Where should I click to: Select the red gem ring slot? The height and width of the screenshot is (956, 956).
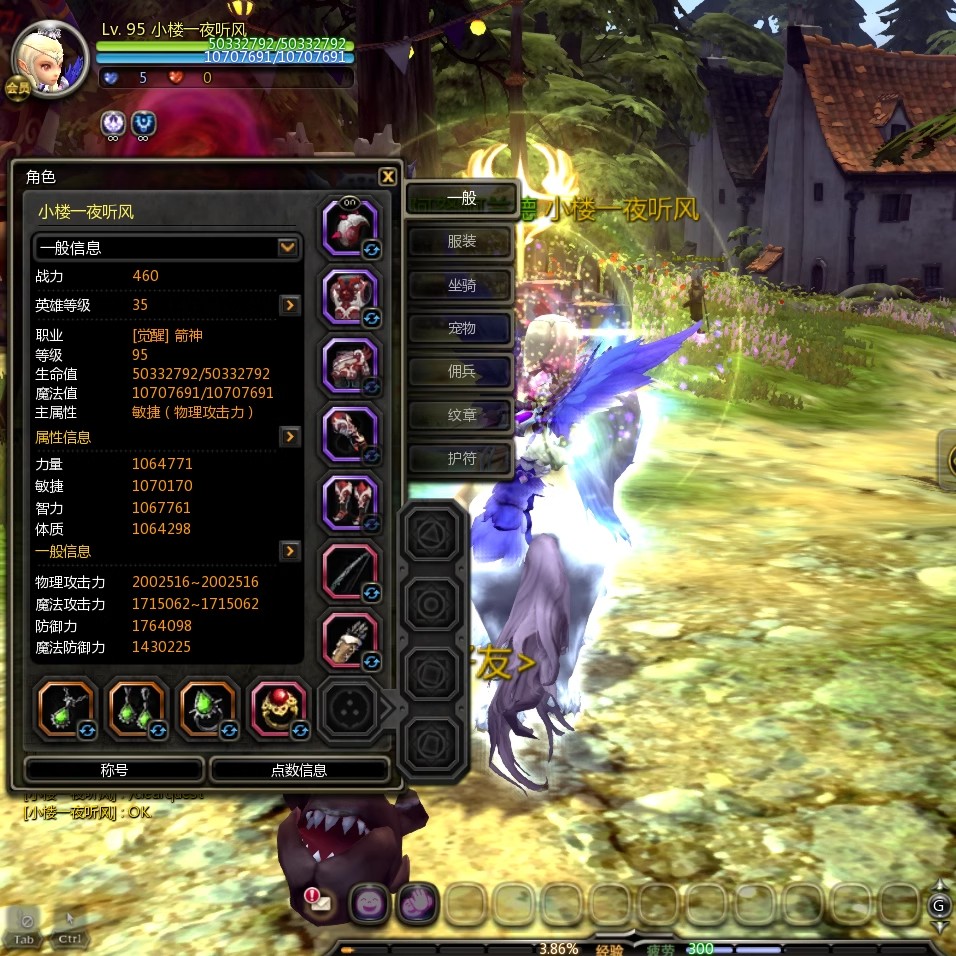point(278,707)
